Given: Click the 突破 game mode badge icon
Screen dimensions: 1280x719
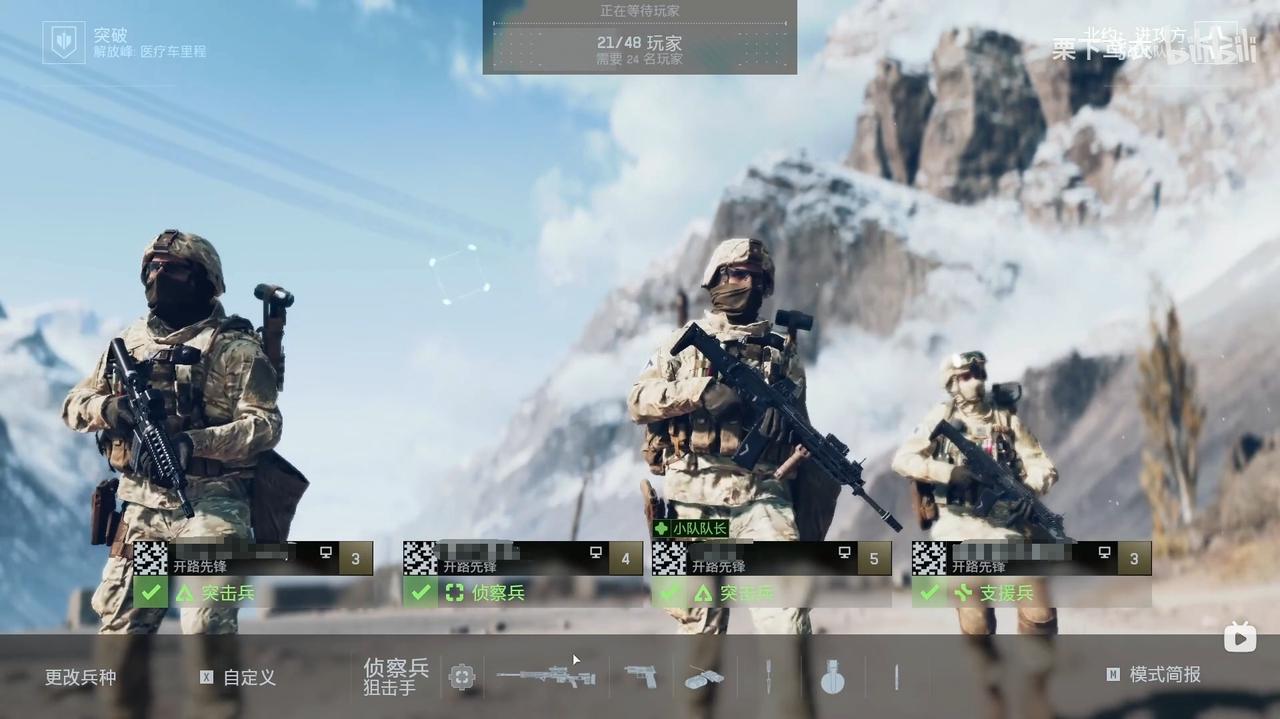Looking at the screenshot, I should click(x=64, y=43).
